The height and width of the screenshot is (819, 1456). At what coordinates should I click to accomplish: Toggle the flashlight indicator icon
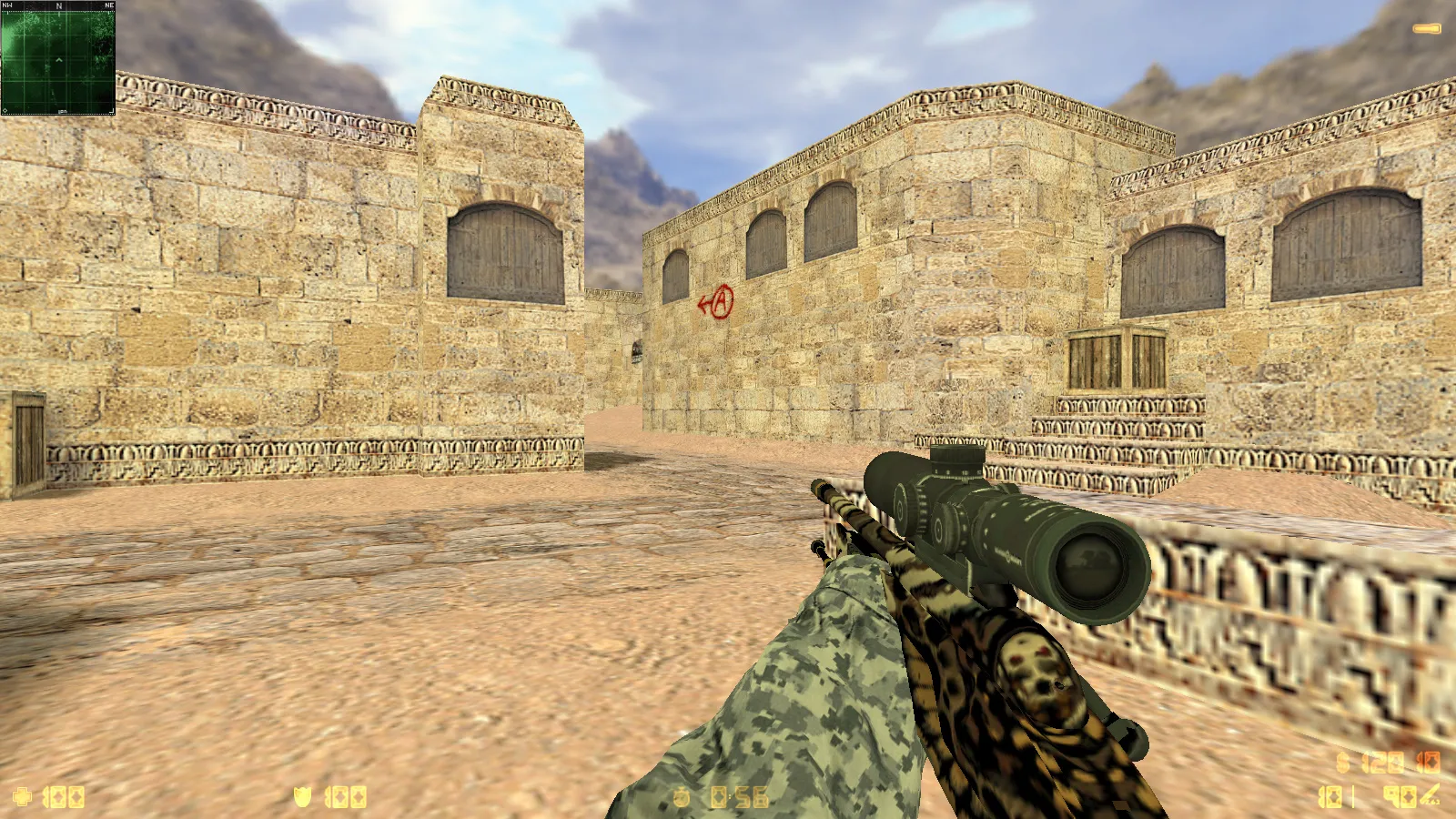(x=1426, y=29)
